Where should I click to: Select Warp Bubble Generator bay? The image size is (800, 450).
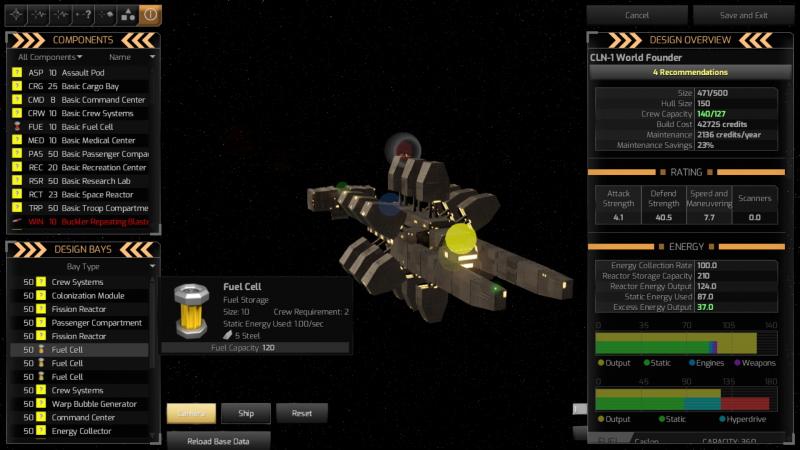point(93,404)
